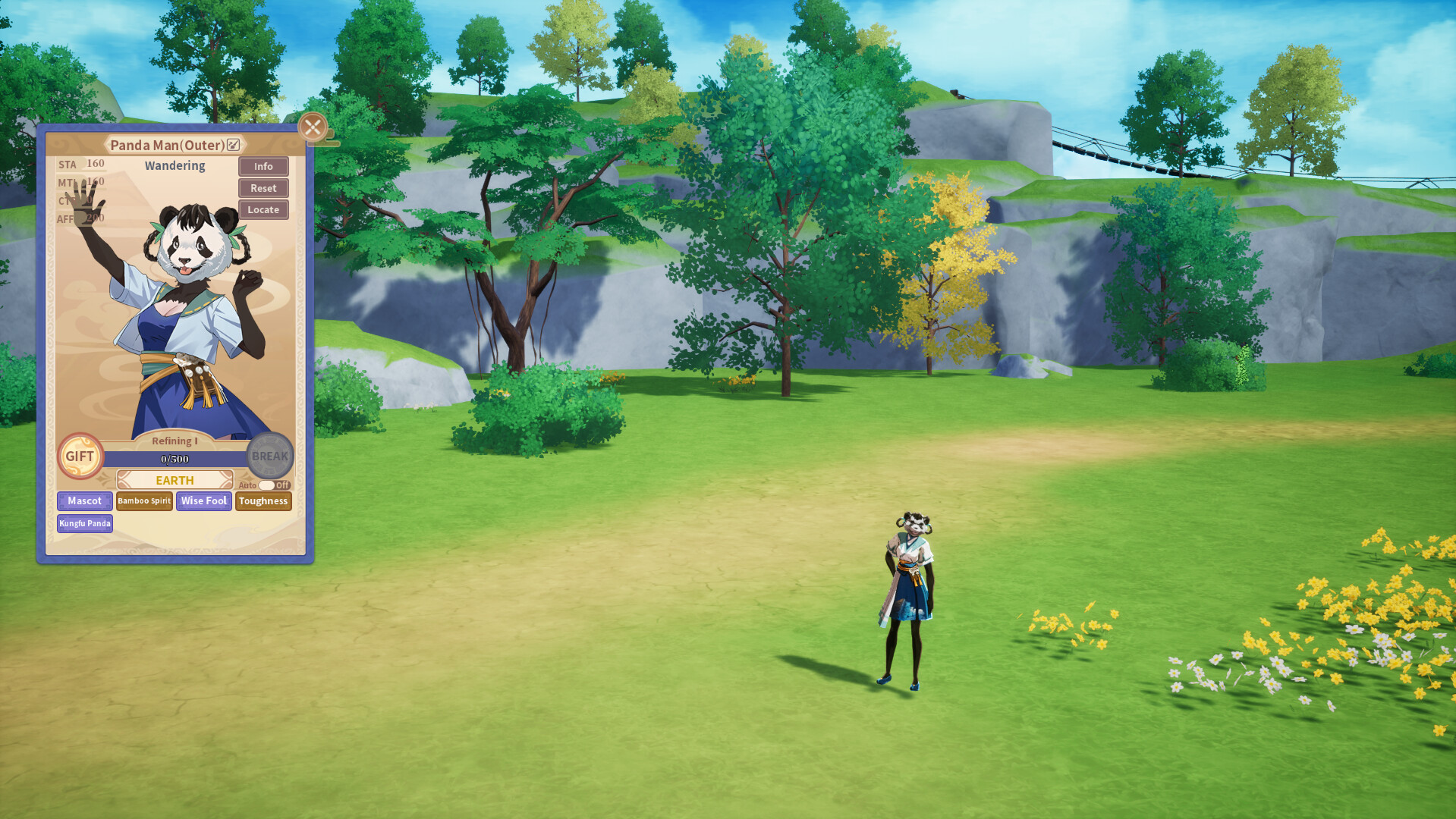Open the EARTH element selector
Image resolution: width=1456 pixels, height=819 pixels.
(175, 480)
